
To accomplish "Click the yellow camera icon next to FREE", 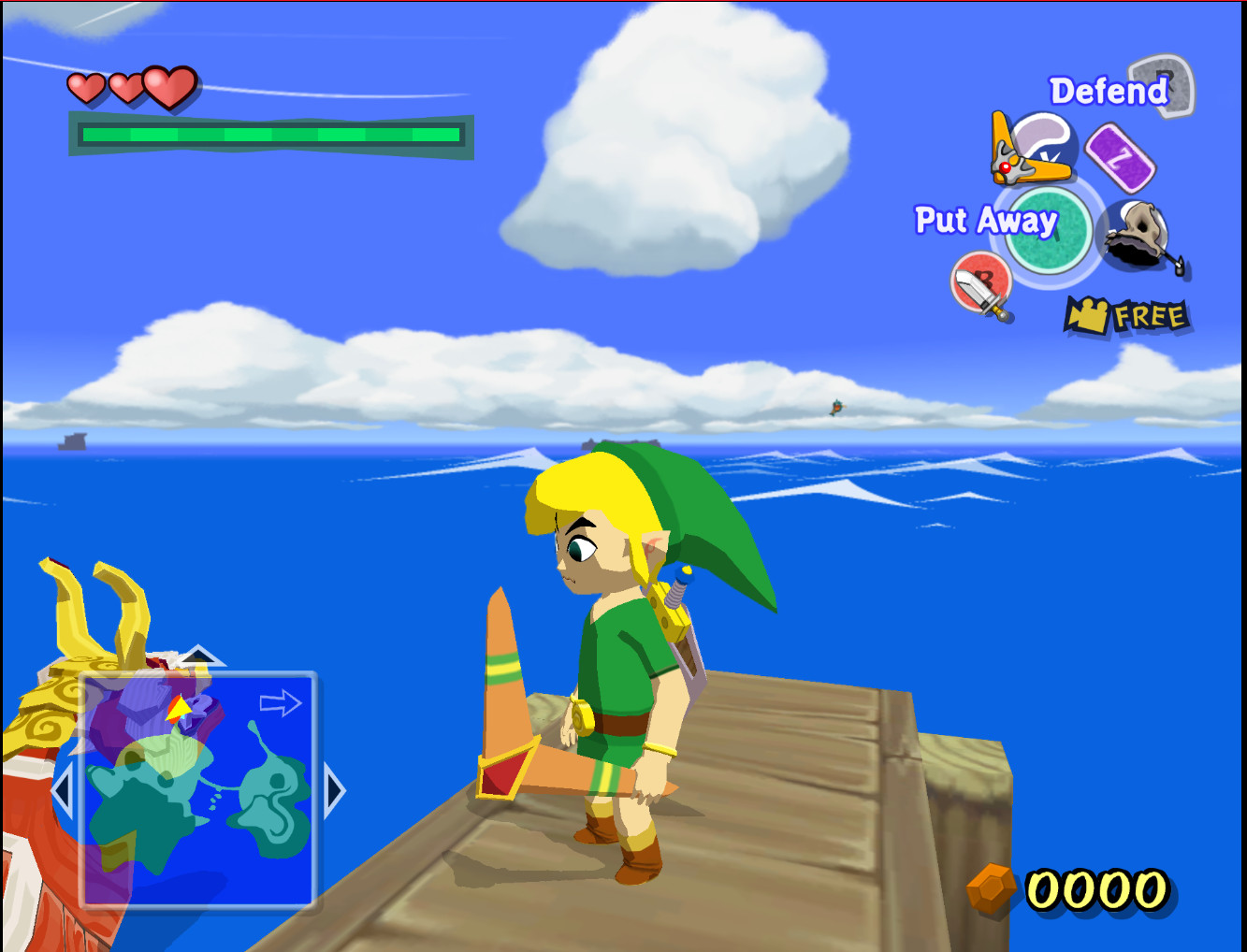I will click(1088, 312).
